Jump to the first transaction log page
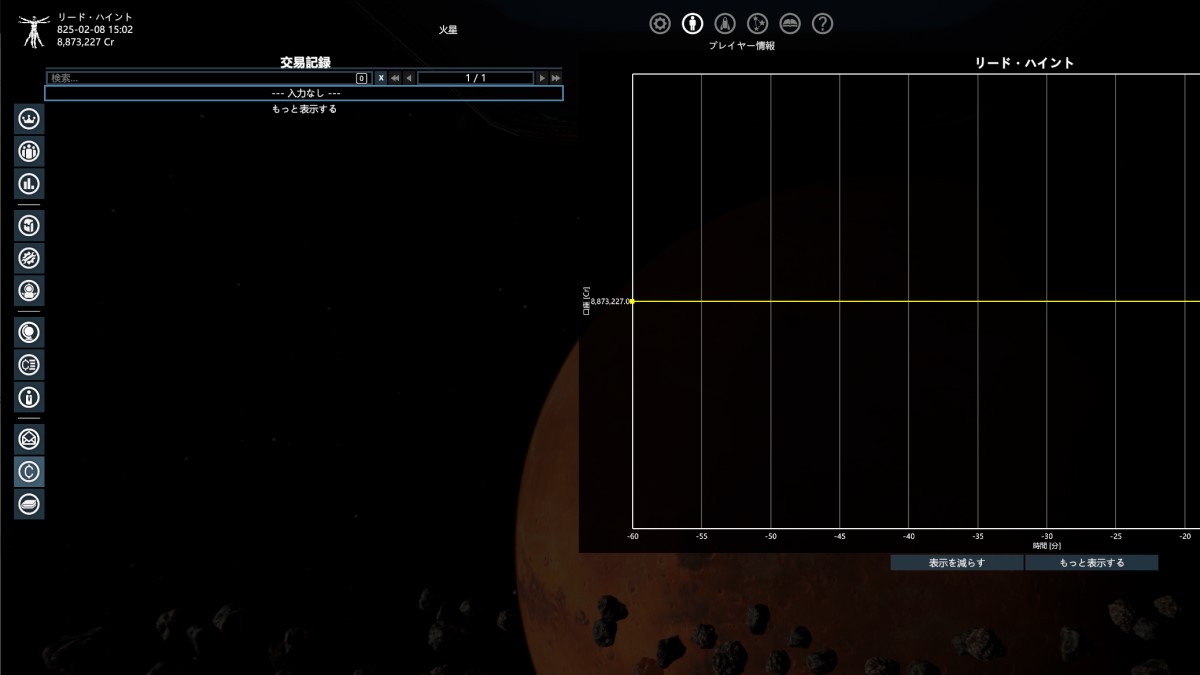1200x675 pixels. pos(395,78)
